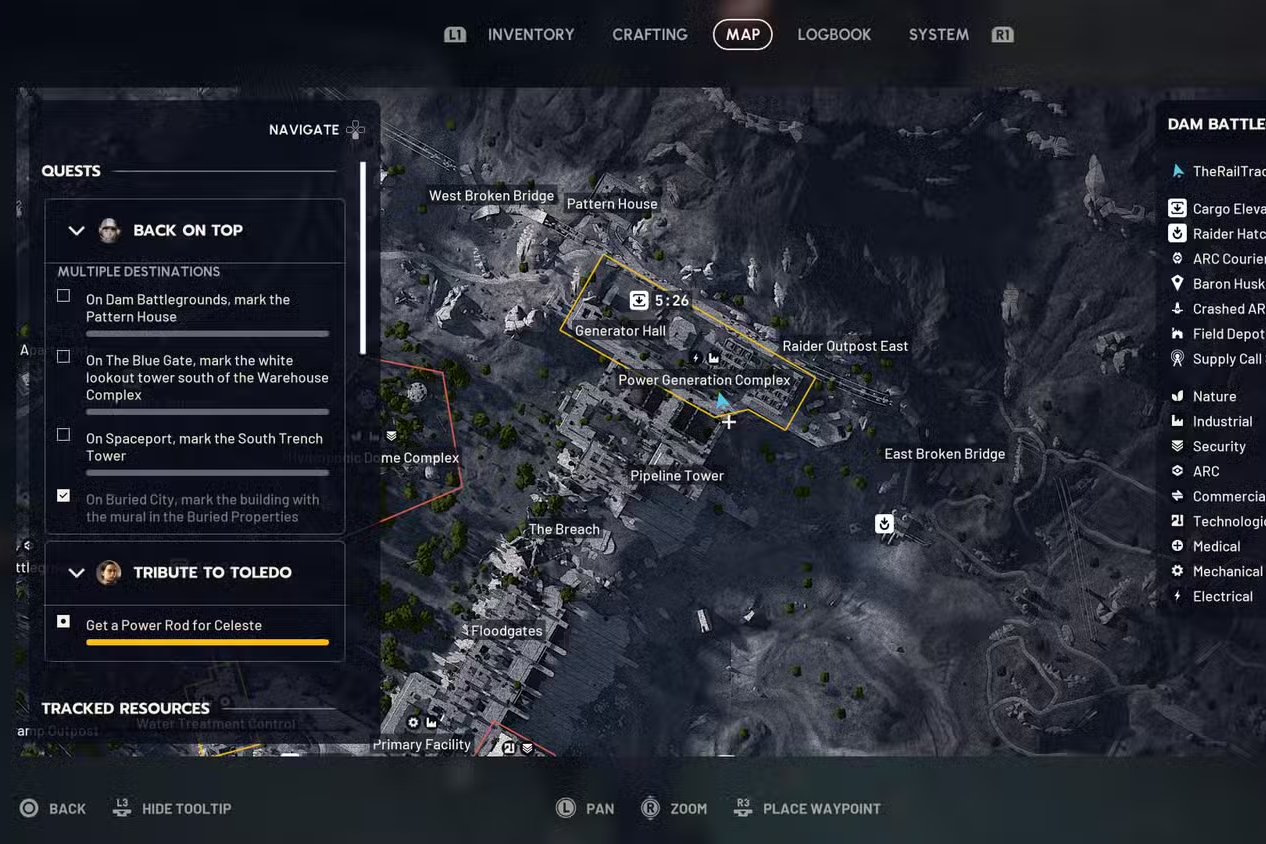Viewport: 1266px width, 844px height.
Task: Toggle the Electrical legend filter
Action: pos(1222,596)
